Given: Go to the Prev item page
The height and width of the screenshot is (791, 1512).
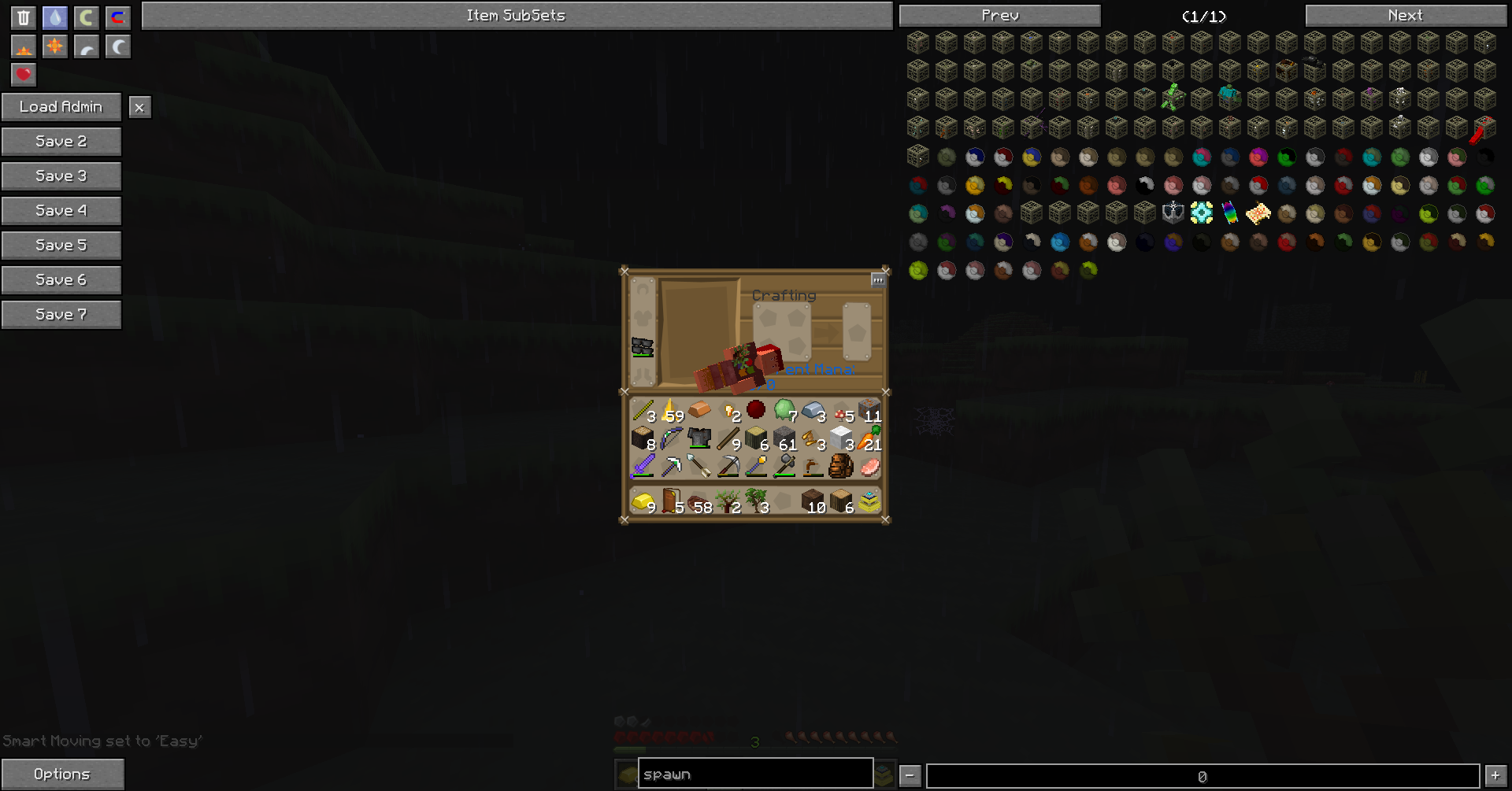Looking at the screenshot, I should pos(1000,16).
